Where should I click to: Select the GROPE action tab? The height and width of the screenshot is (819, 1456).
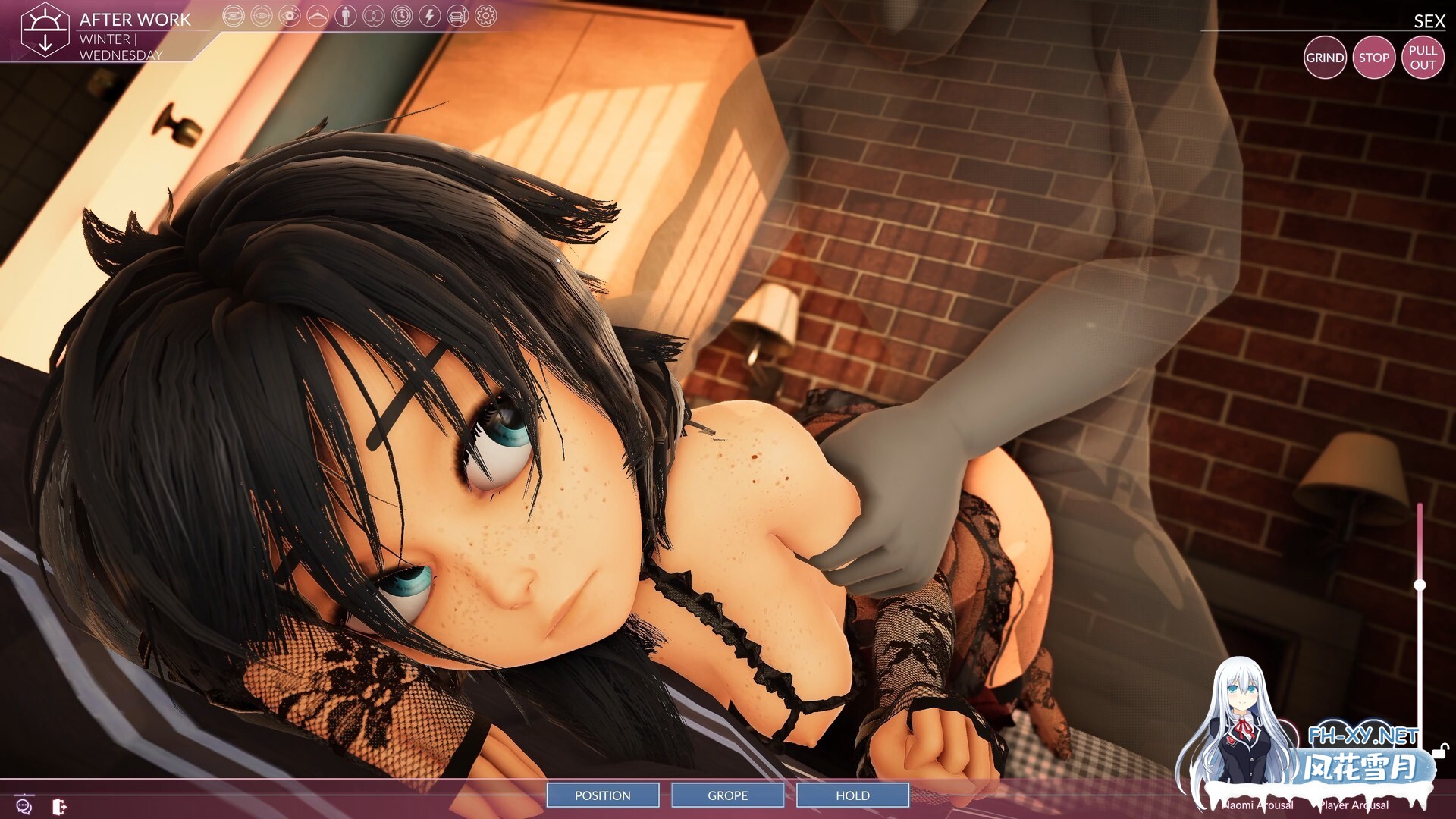tap(727, 795)
